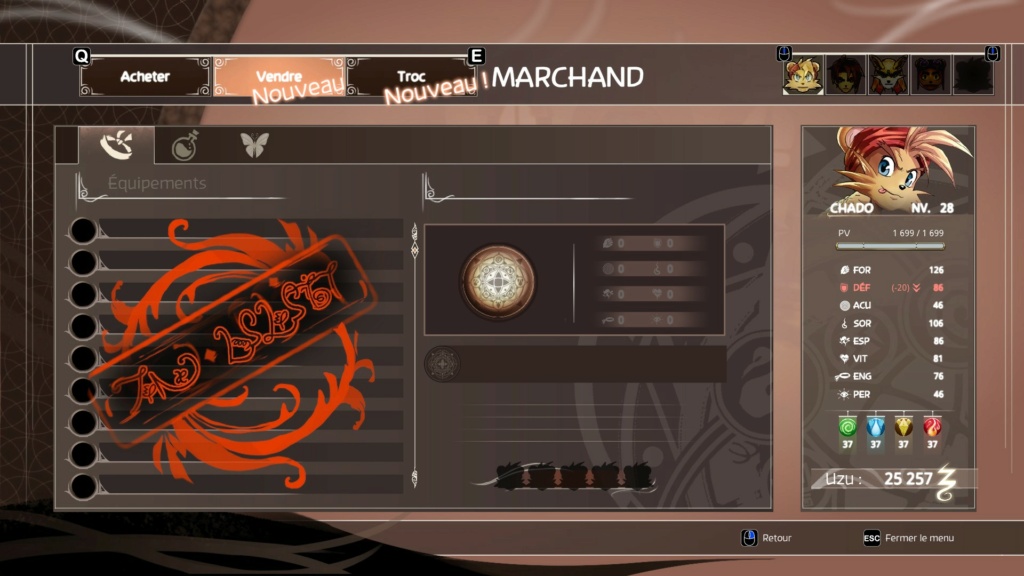Pick the yellow fox-masked party member
Screen dimensions: 1024x576
point(888,75)
